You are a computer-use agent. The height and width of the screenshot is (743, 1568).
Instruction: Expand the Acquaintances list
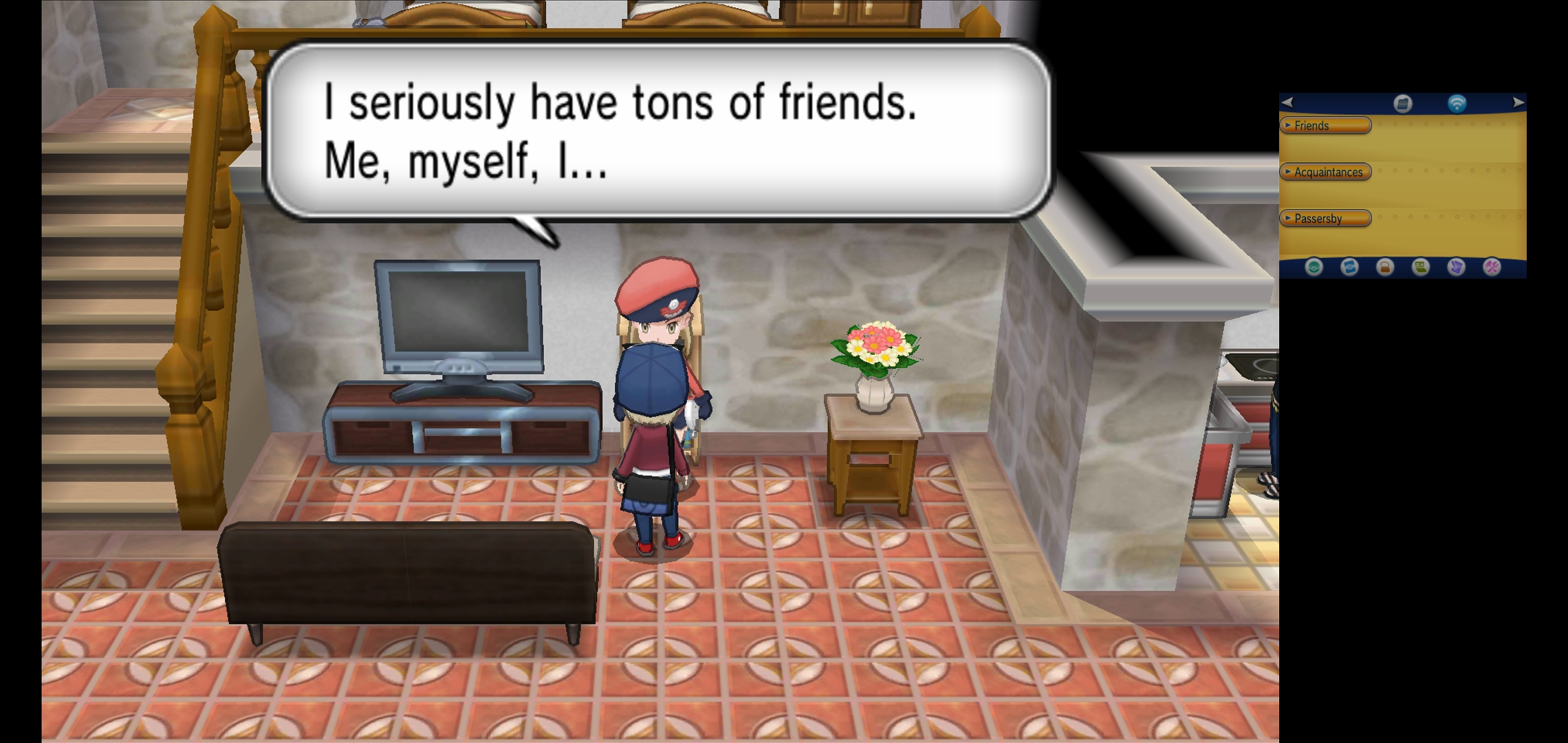1325,172
